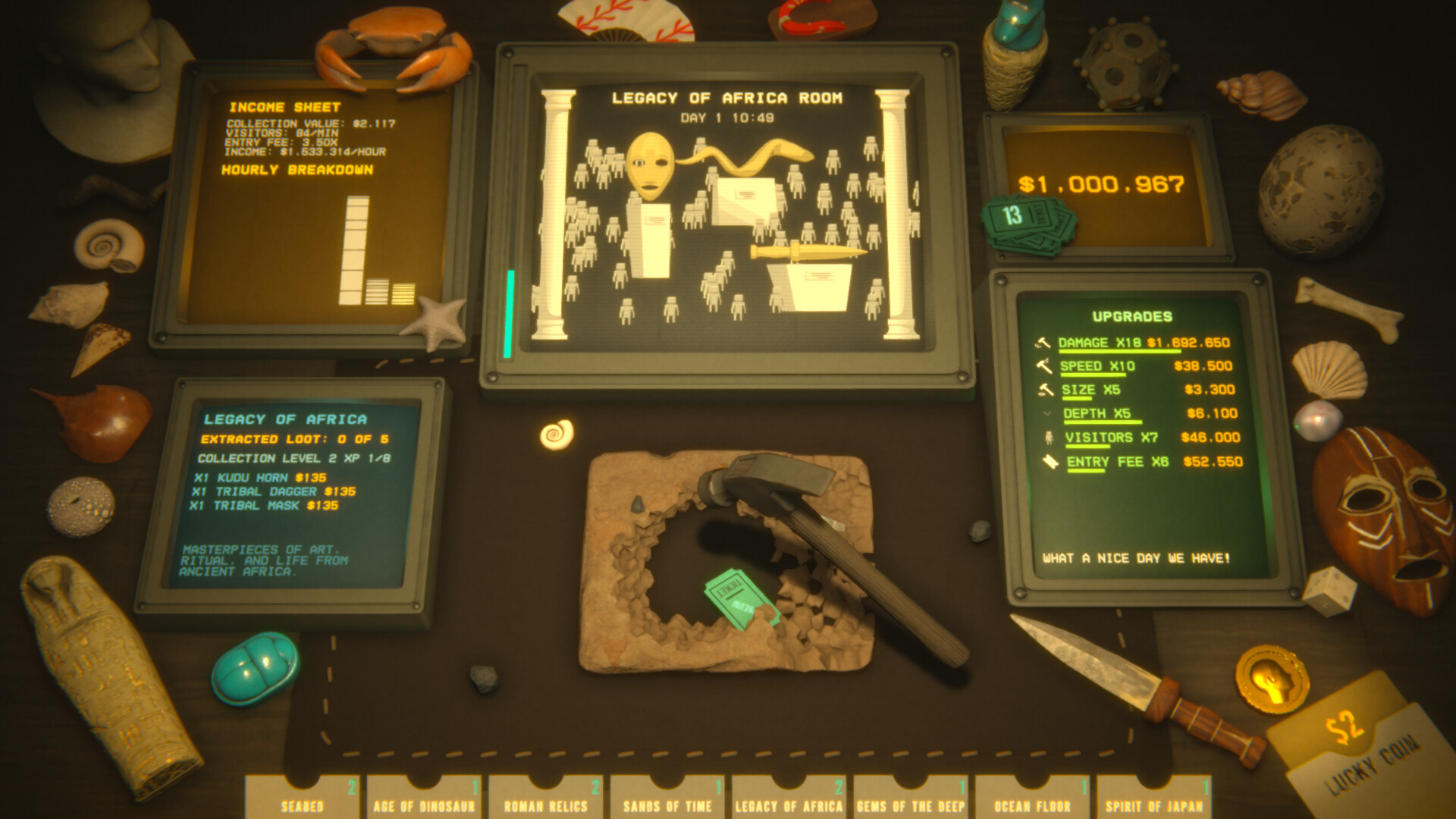This screenshot has height=819, width=1456.
Task: Purchase the Speed X10 upgrade
Action: pyautogui.click(x=1144, y=366)
